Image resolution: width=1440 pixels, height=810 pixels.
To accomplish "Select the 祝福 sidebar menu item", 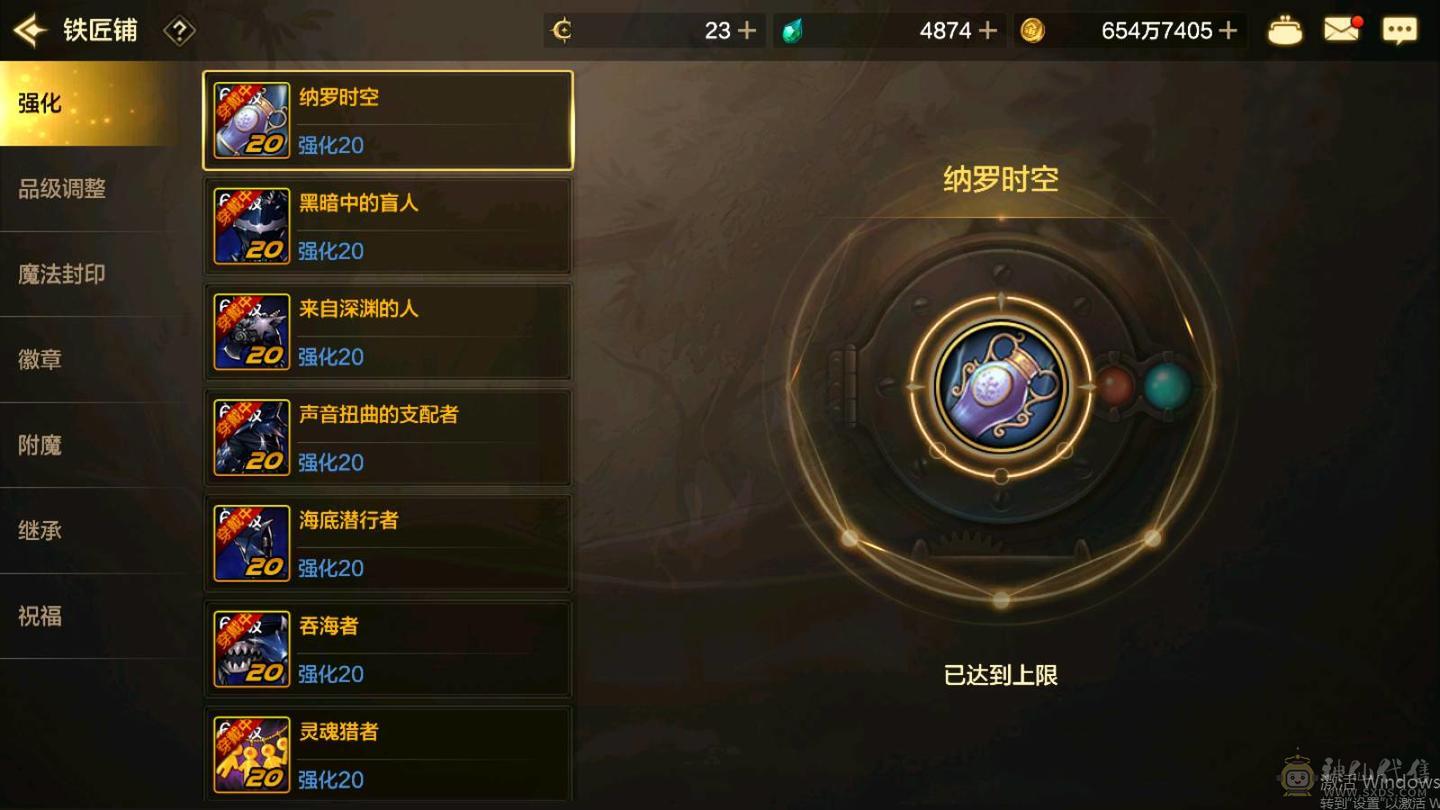I will [40, 618].
